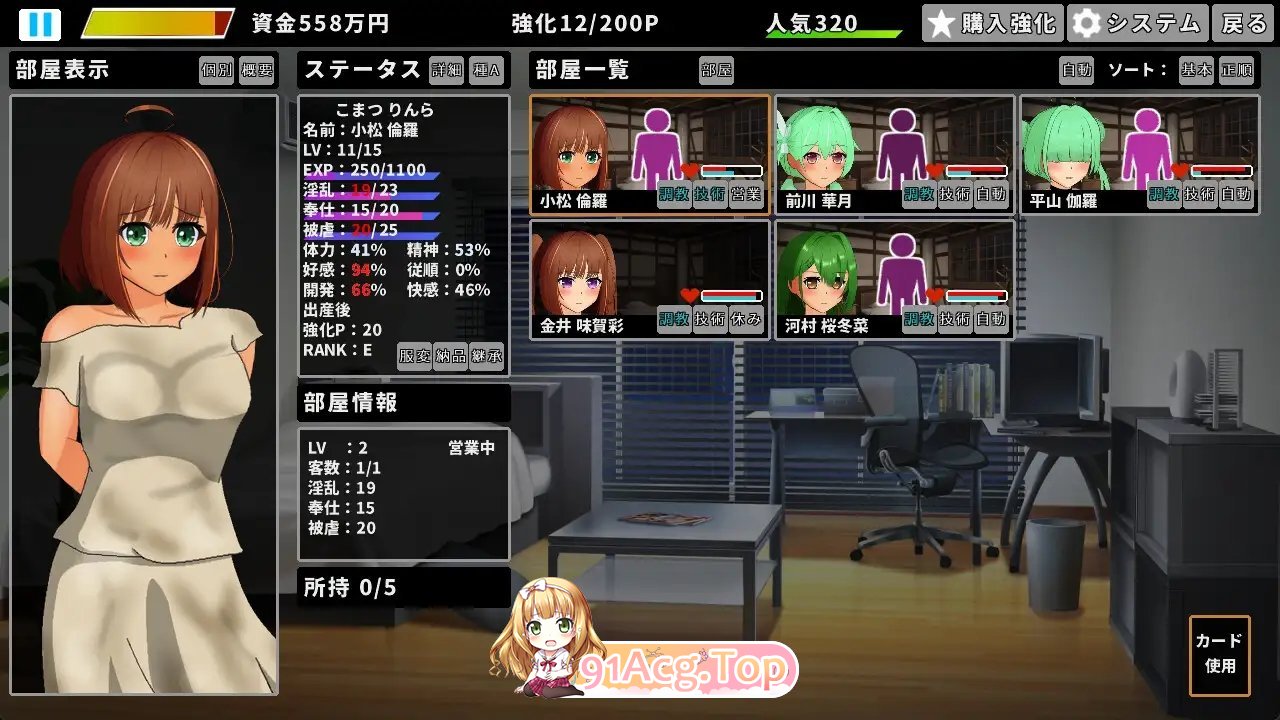Toggle 自動 in the 部屋一覧 panel

point(1079,71)
